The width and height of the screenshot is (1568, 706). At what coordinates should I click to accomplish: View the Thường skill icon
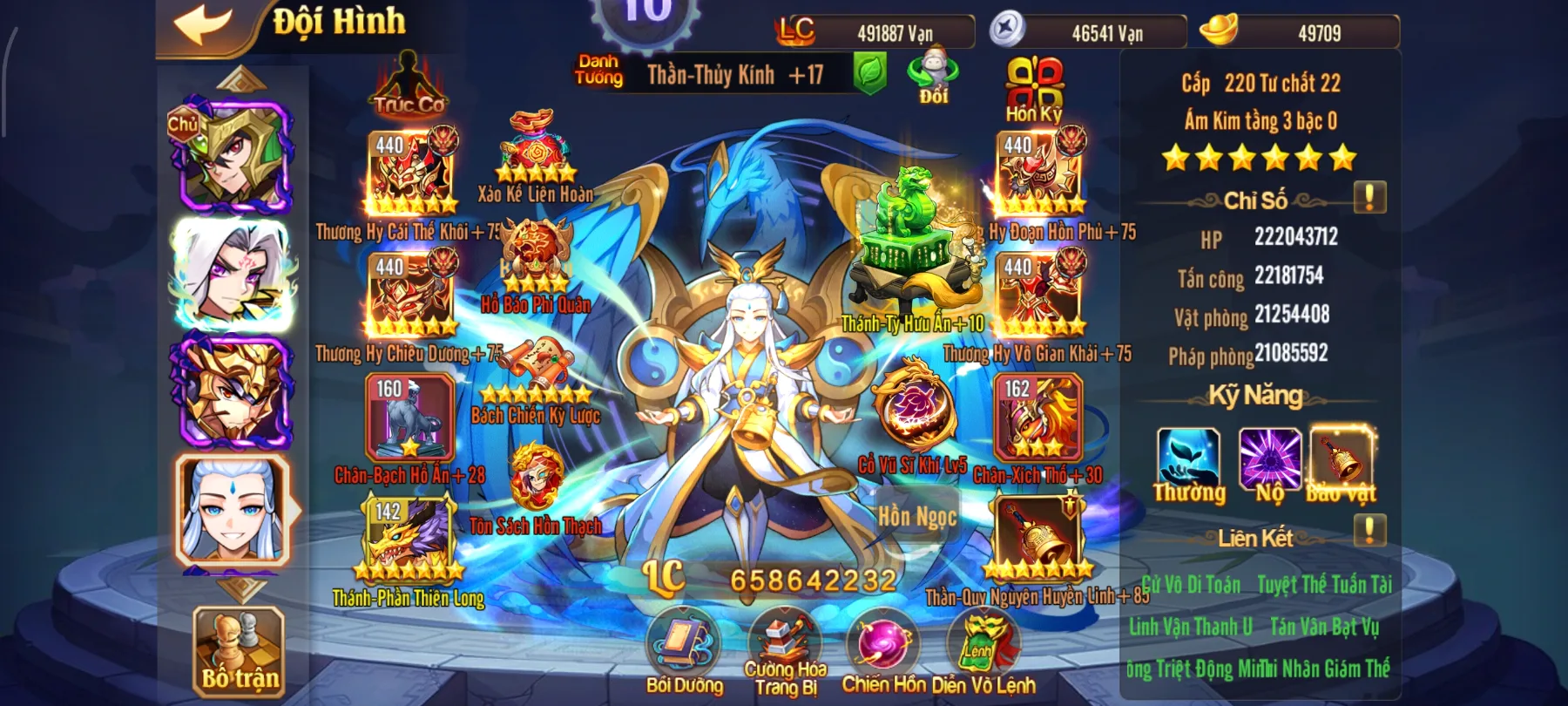1188,459
